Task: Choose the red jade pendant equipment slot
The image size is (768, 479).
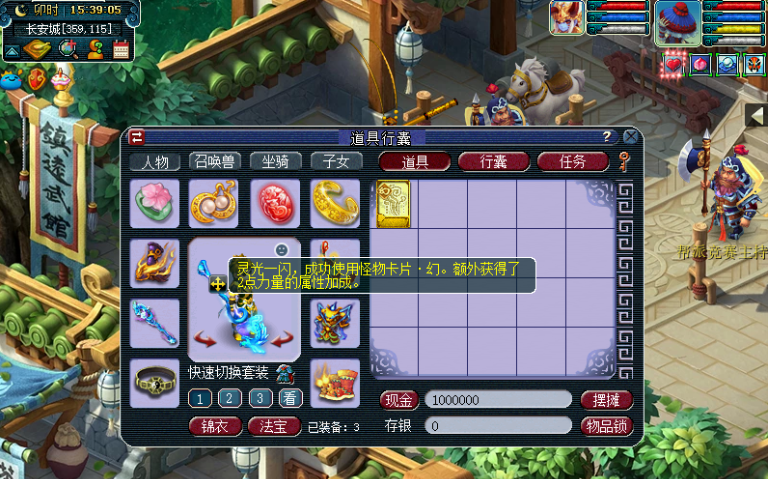Action: (x=275, y=204)
